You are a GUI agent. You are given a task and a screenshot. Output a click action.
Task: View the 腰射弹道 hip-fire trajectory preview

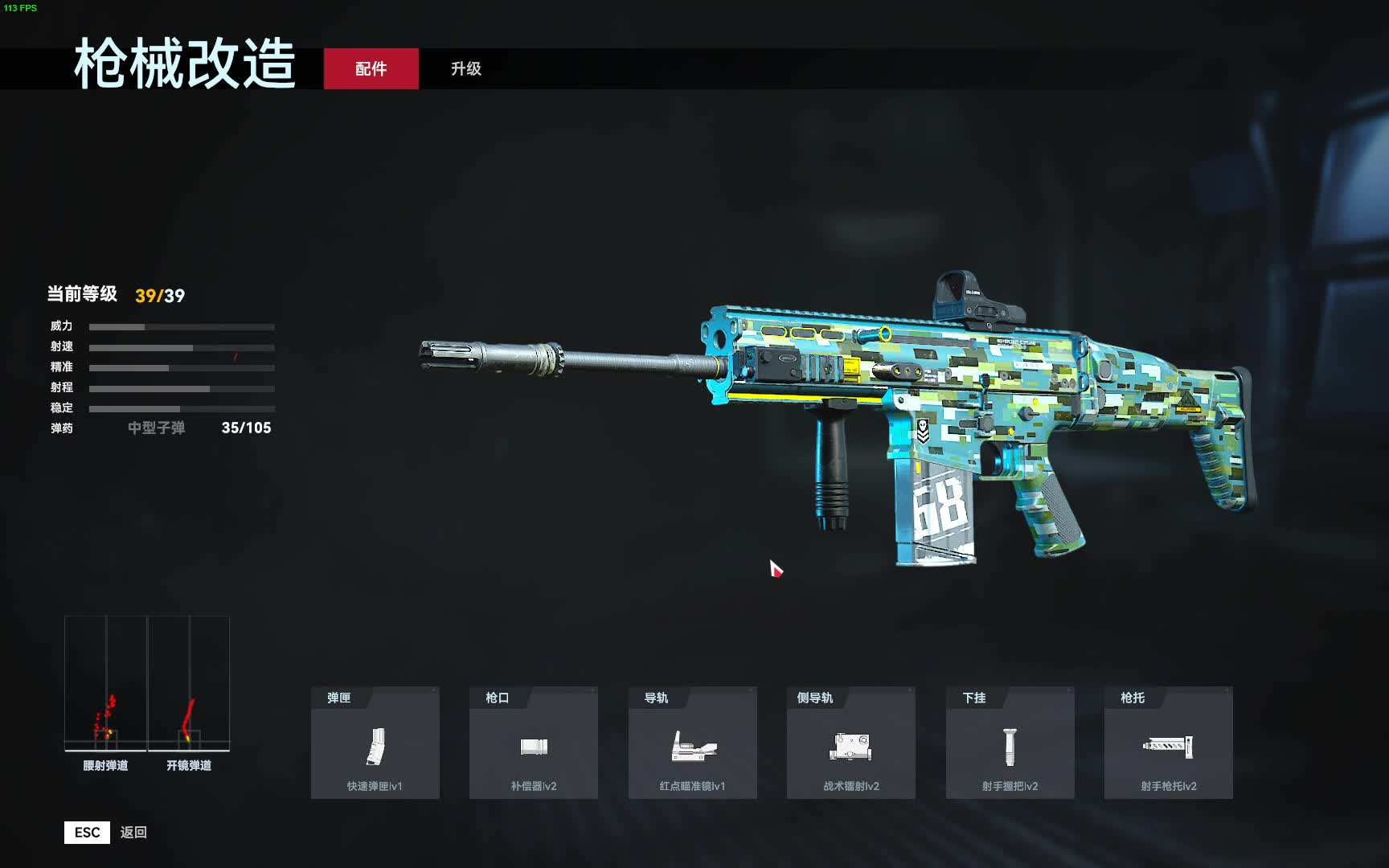[104, 691]
